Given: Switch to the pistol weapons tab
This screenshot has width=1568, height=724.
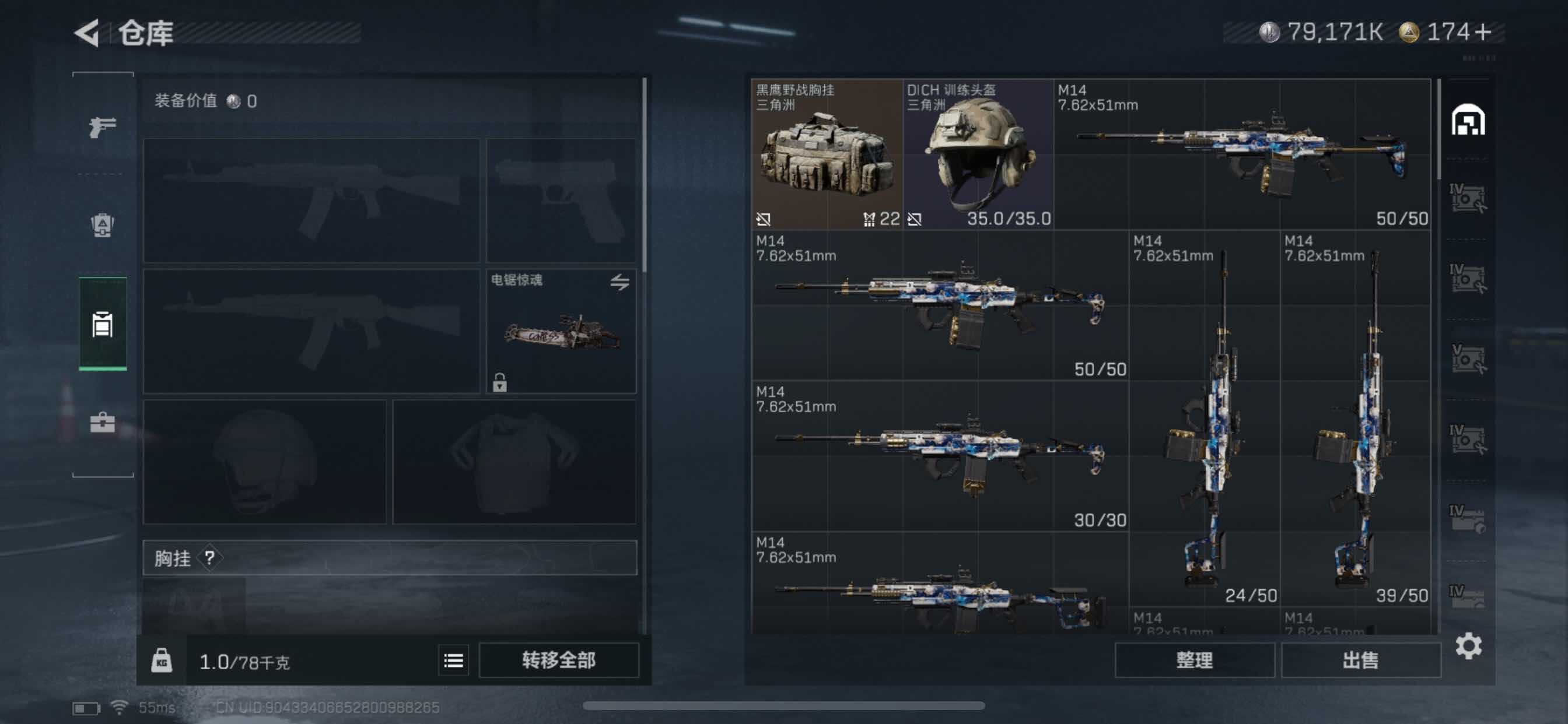Looking at the screenshot, I should (102, 126).
